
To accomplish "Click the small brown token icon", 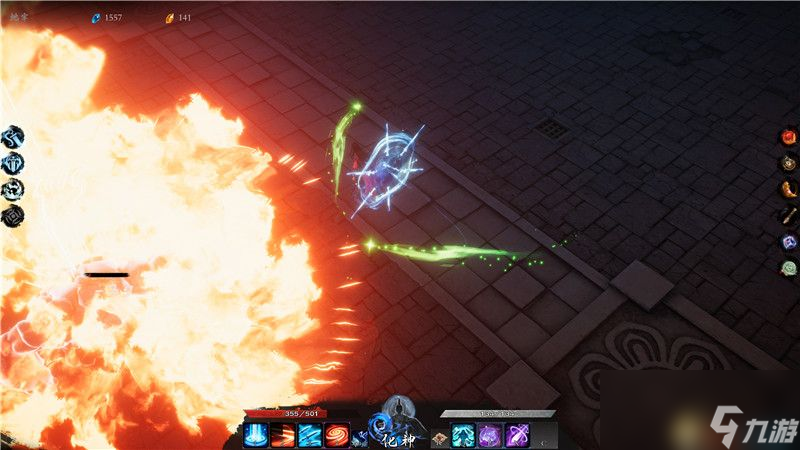I will [x=438, y=438].
